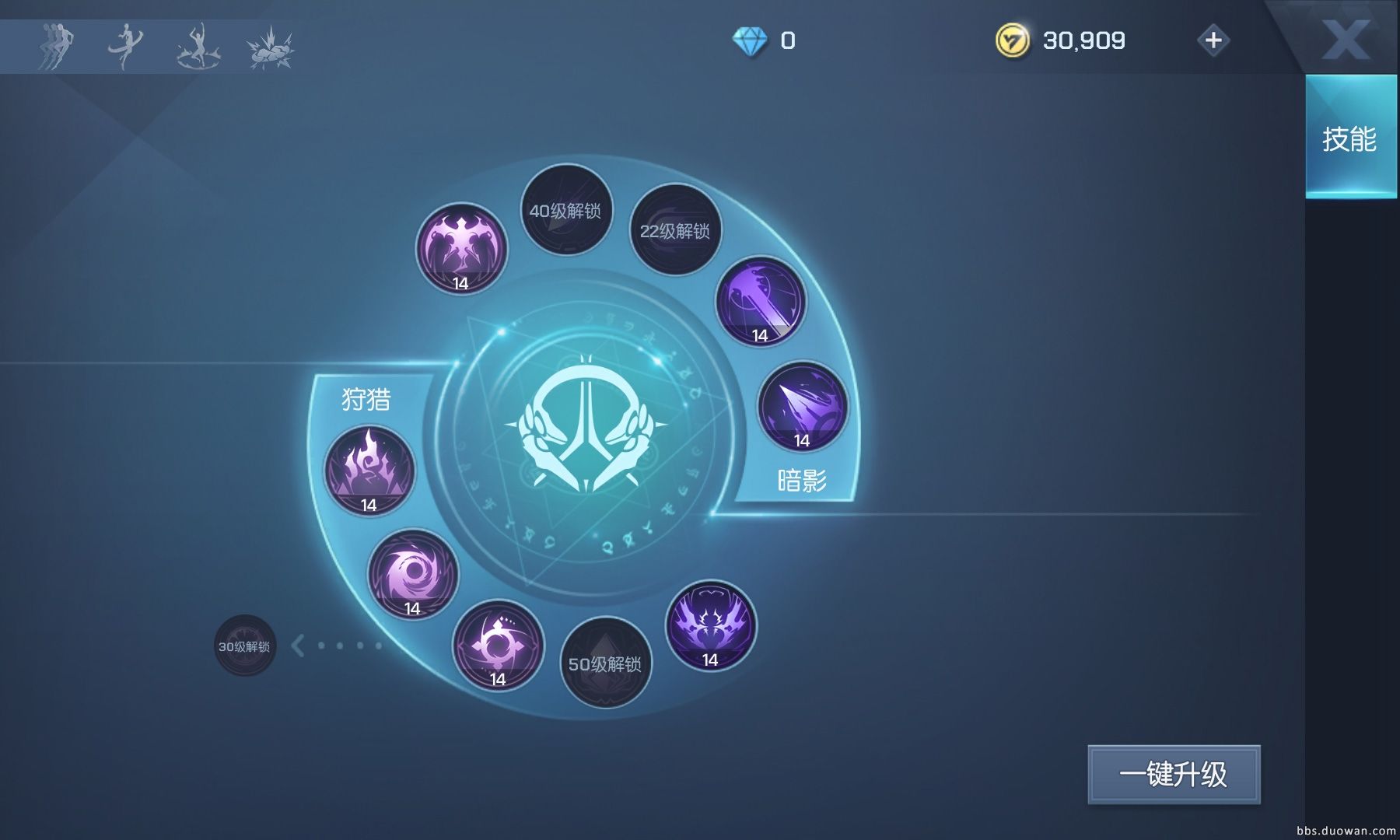Select the locked 22级解锁 skill slot
The width and height of the screenshot is (1400, 840).
pyautogui.click(x=674, y=230)
